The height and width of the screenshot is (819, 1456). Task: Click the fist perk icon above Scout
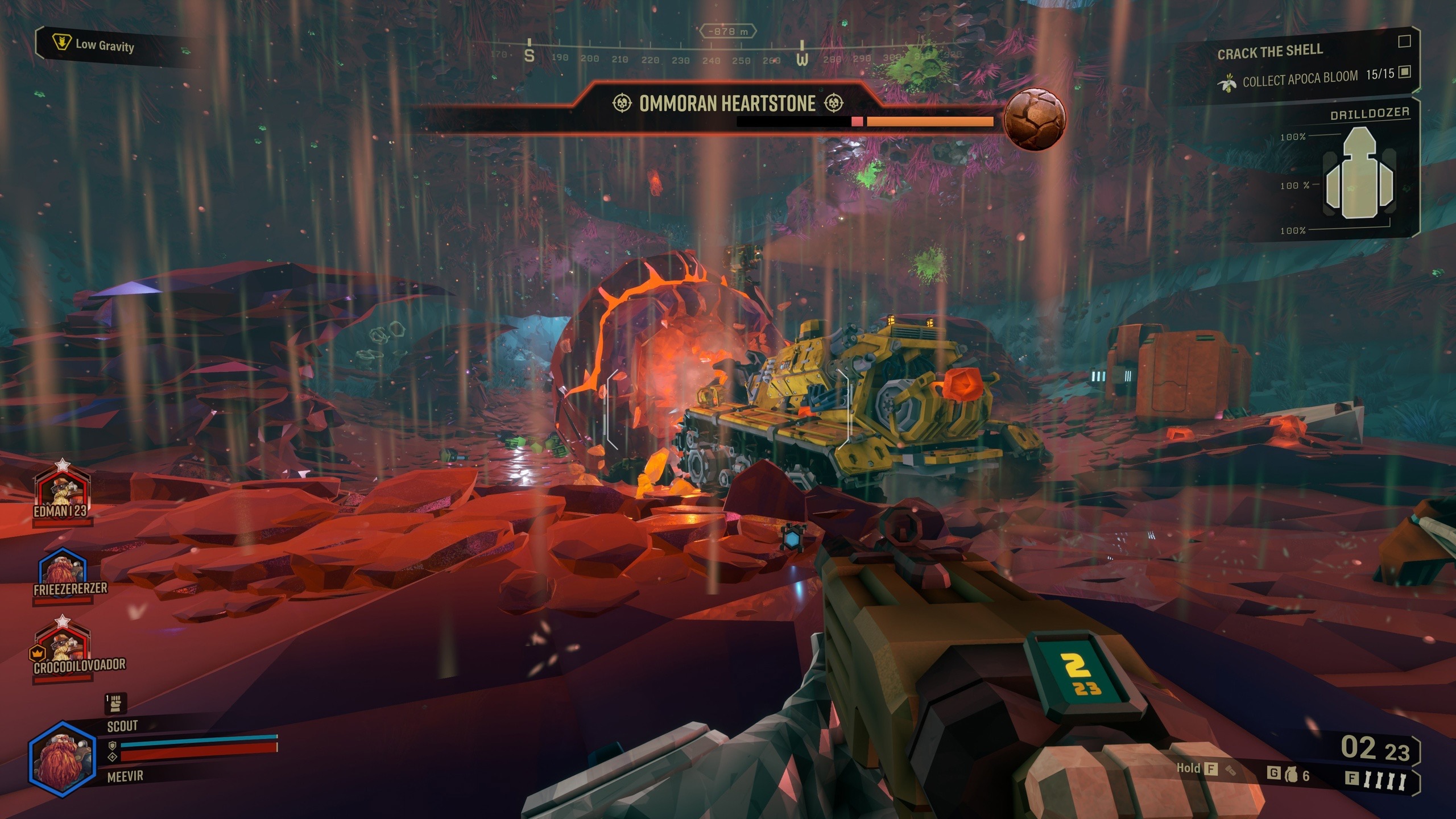tap(115, 704)
